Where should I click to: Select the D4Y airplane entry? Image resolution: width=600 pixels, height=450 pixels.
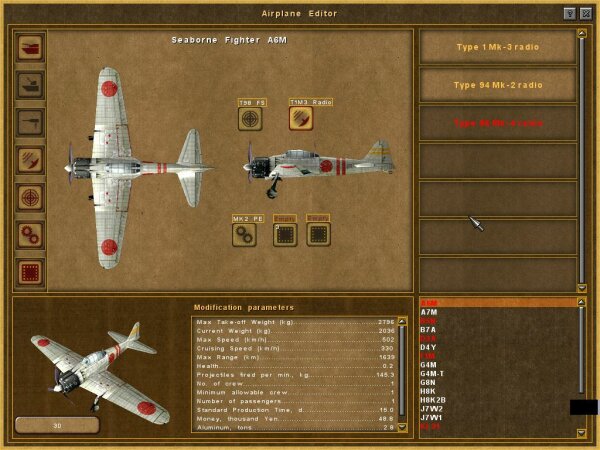(x=428, y=347)
